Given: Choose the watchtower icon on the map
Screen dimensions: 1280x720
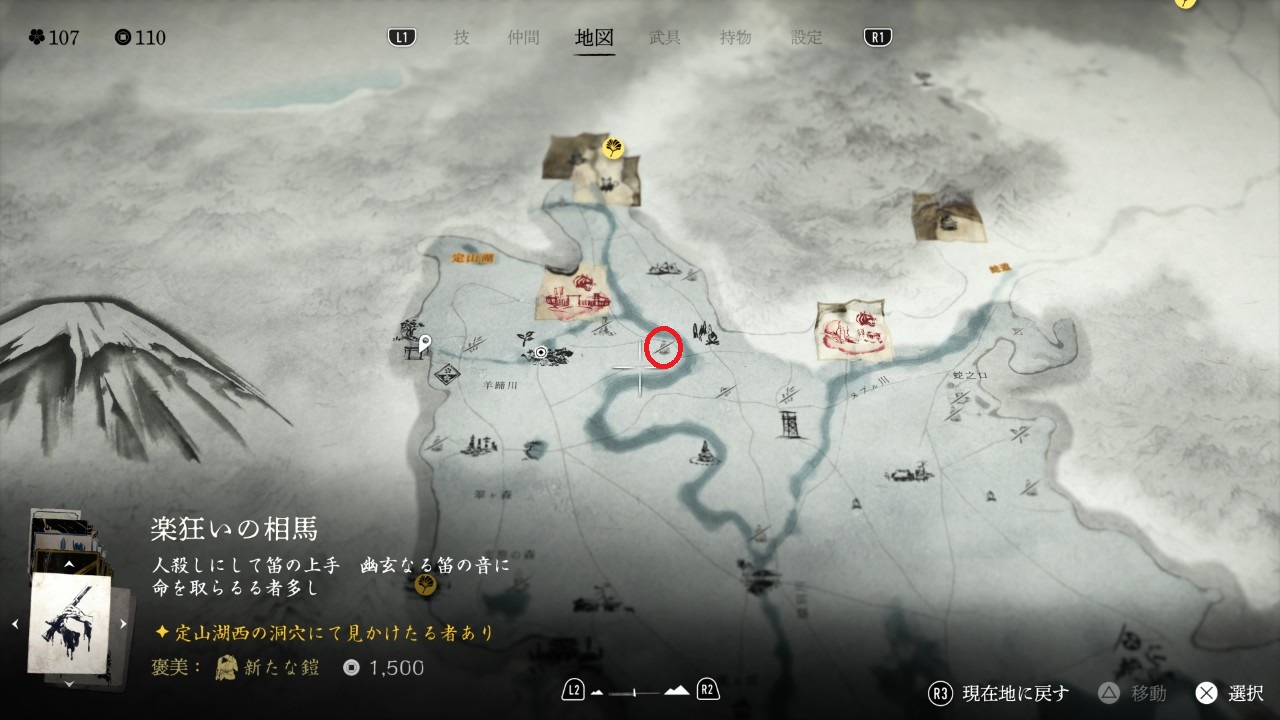Looking at the screenshot, I should tap(789, 422).
